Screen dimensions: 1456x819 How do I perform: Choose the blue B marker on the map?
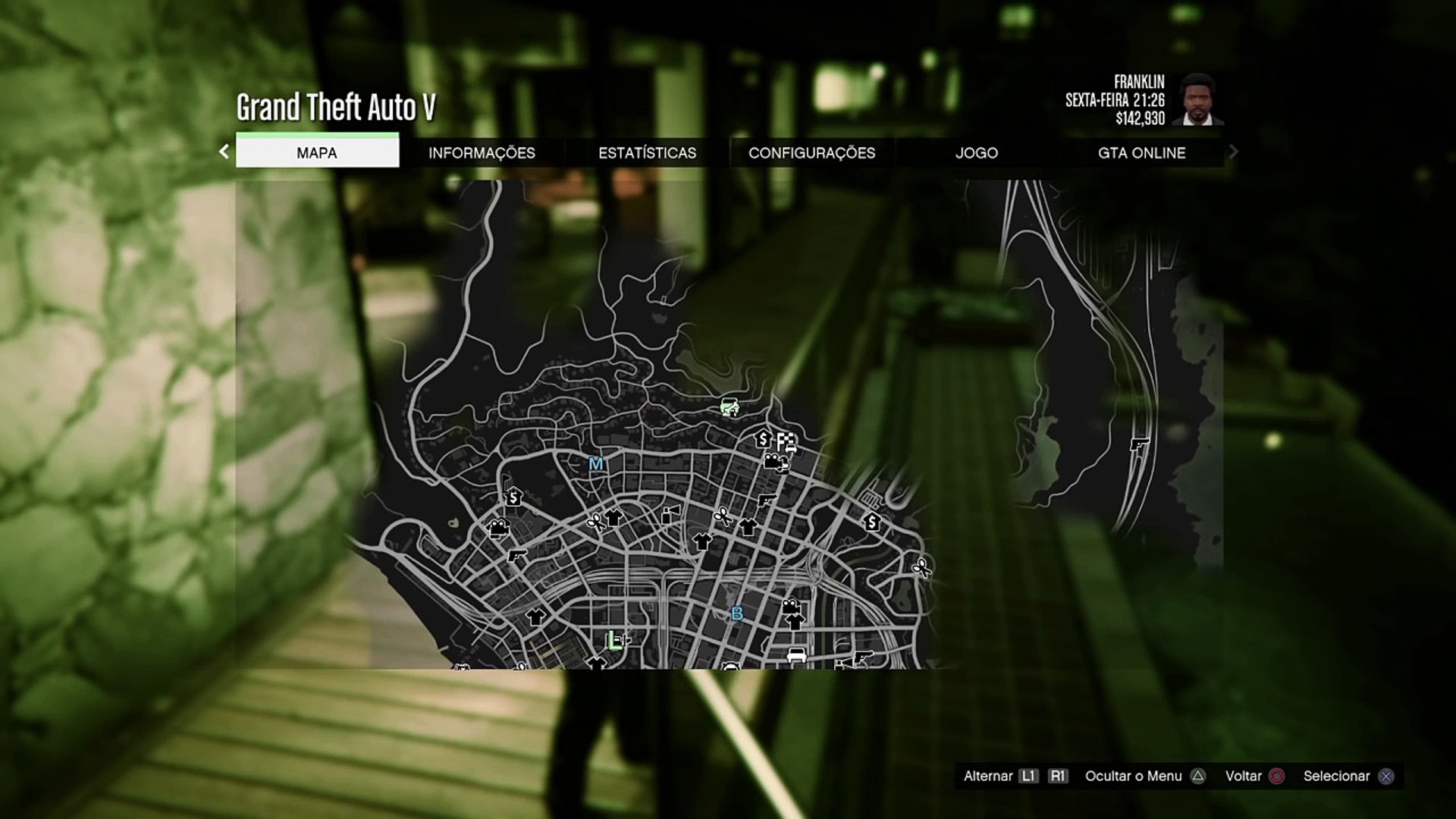click(x=736, y=613)
